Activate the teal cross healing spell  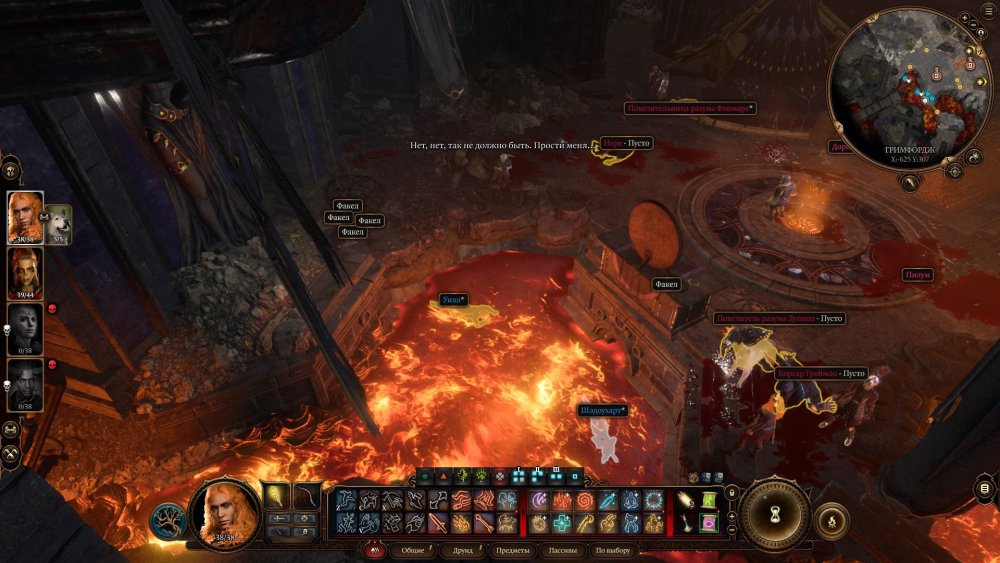click(564, 522)
